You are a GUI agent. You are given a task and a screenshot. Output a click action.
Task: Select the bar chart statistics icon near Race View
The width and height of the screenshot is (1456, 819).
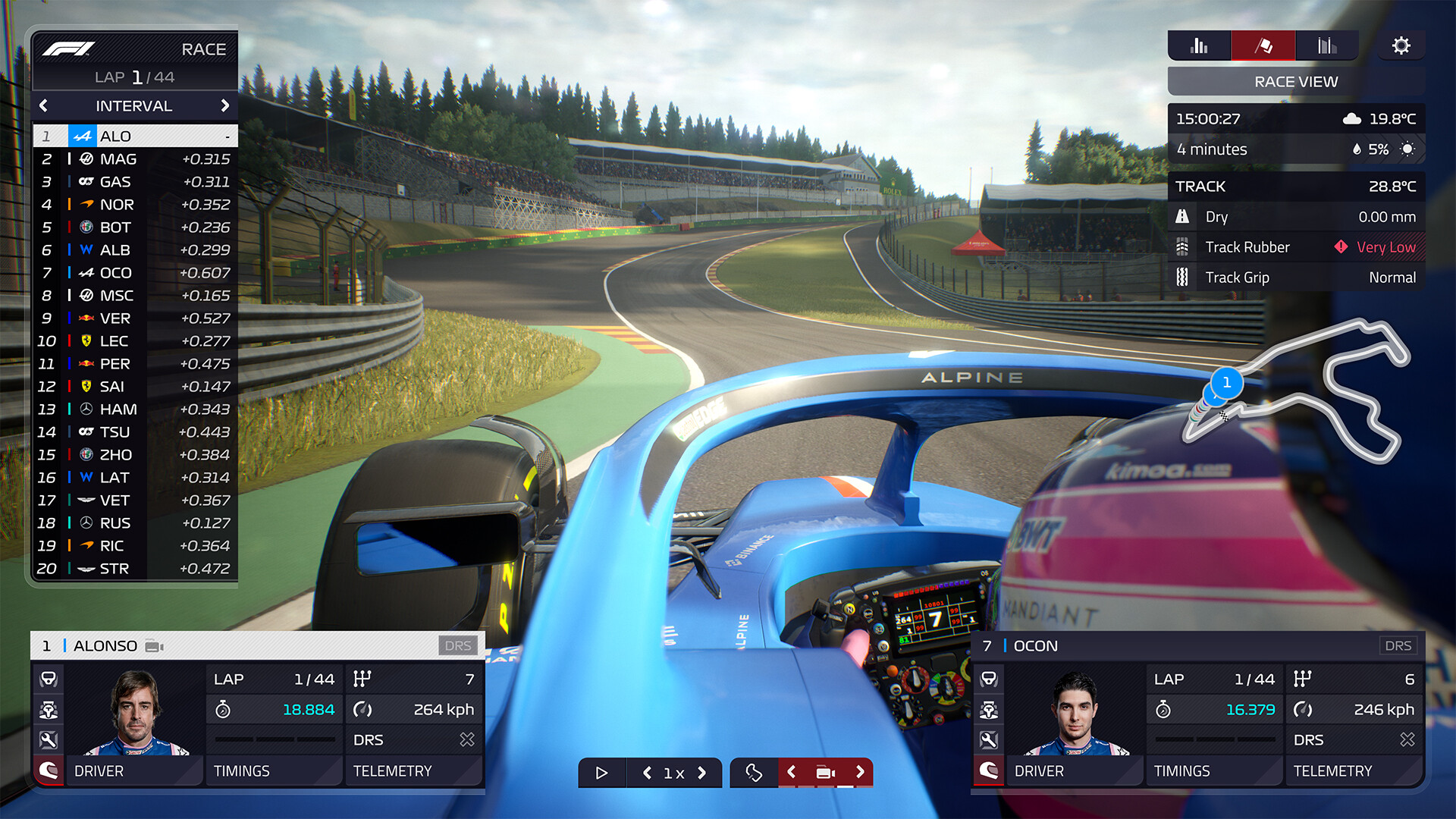click(x=1198, y=45)
